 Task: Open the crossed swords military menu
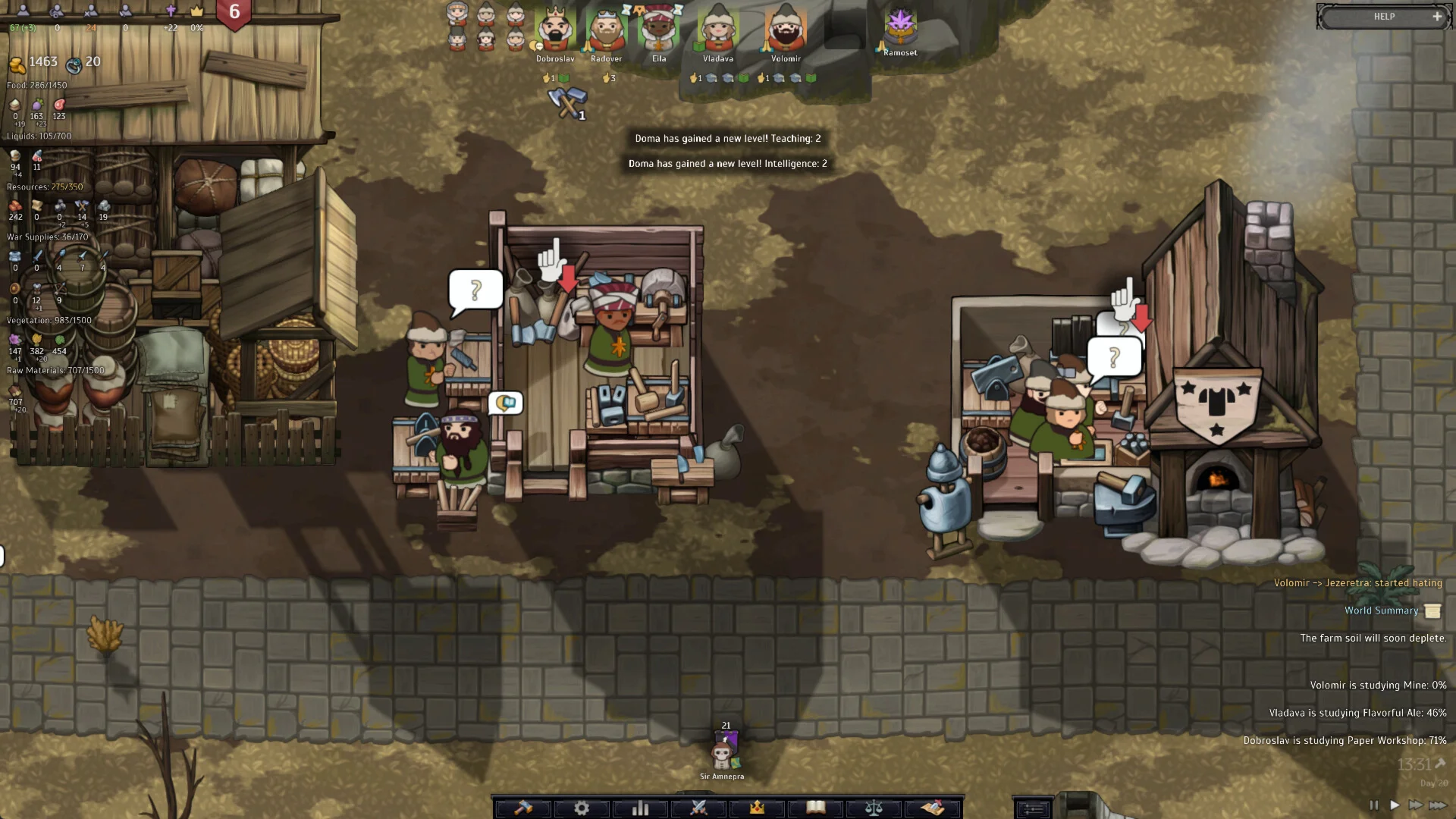click(698, 808)
